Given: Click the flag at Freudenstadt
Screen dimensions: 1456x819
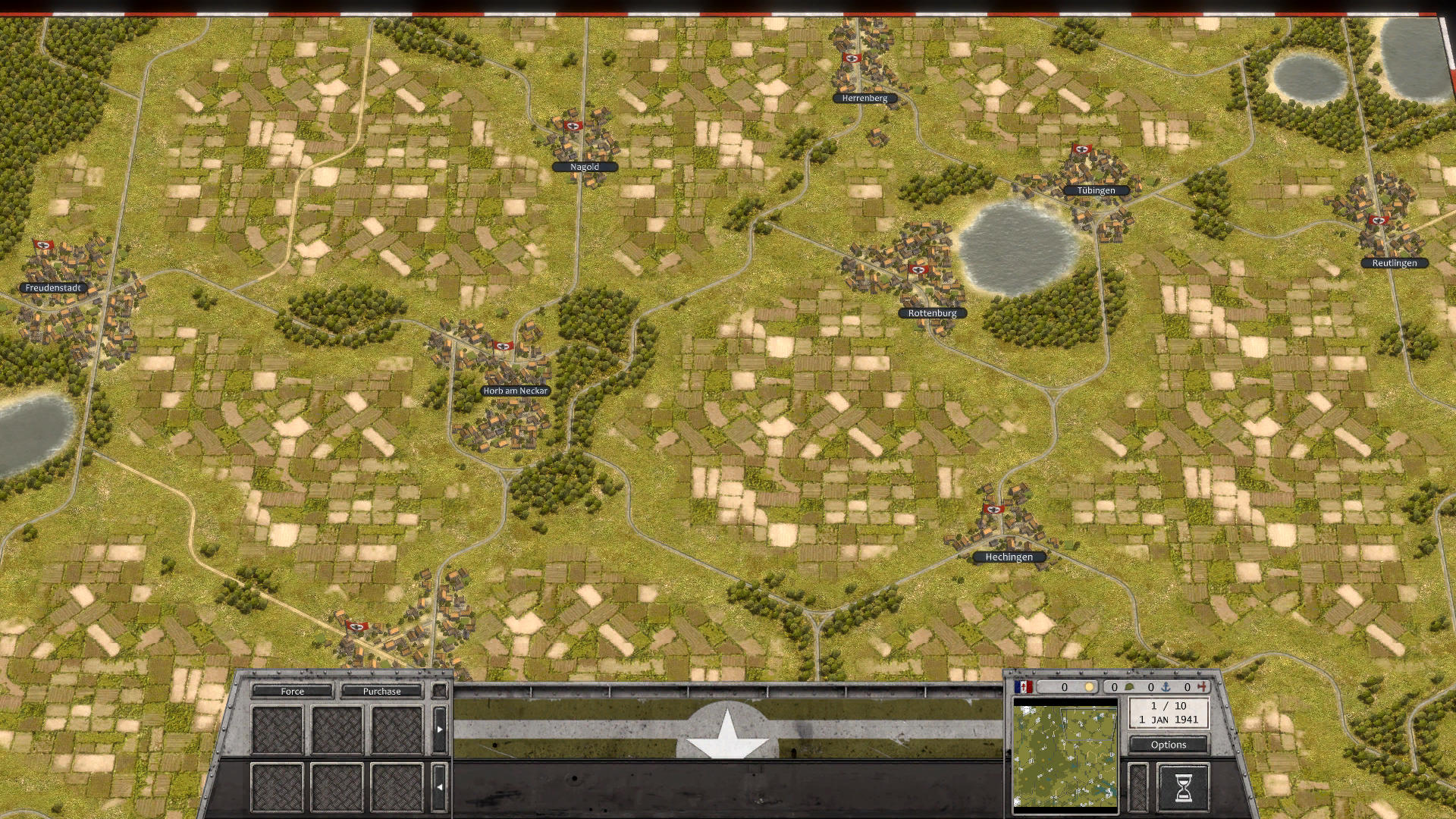Looking at the screenshot, I should point(43,244).
